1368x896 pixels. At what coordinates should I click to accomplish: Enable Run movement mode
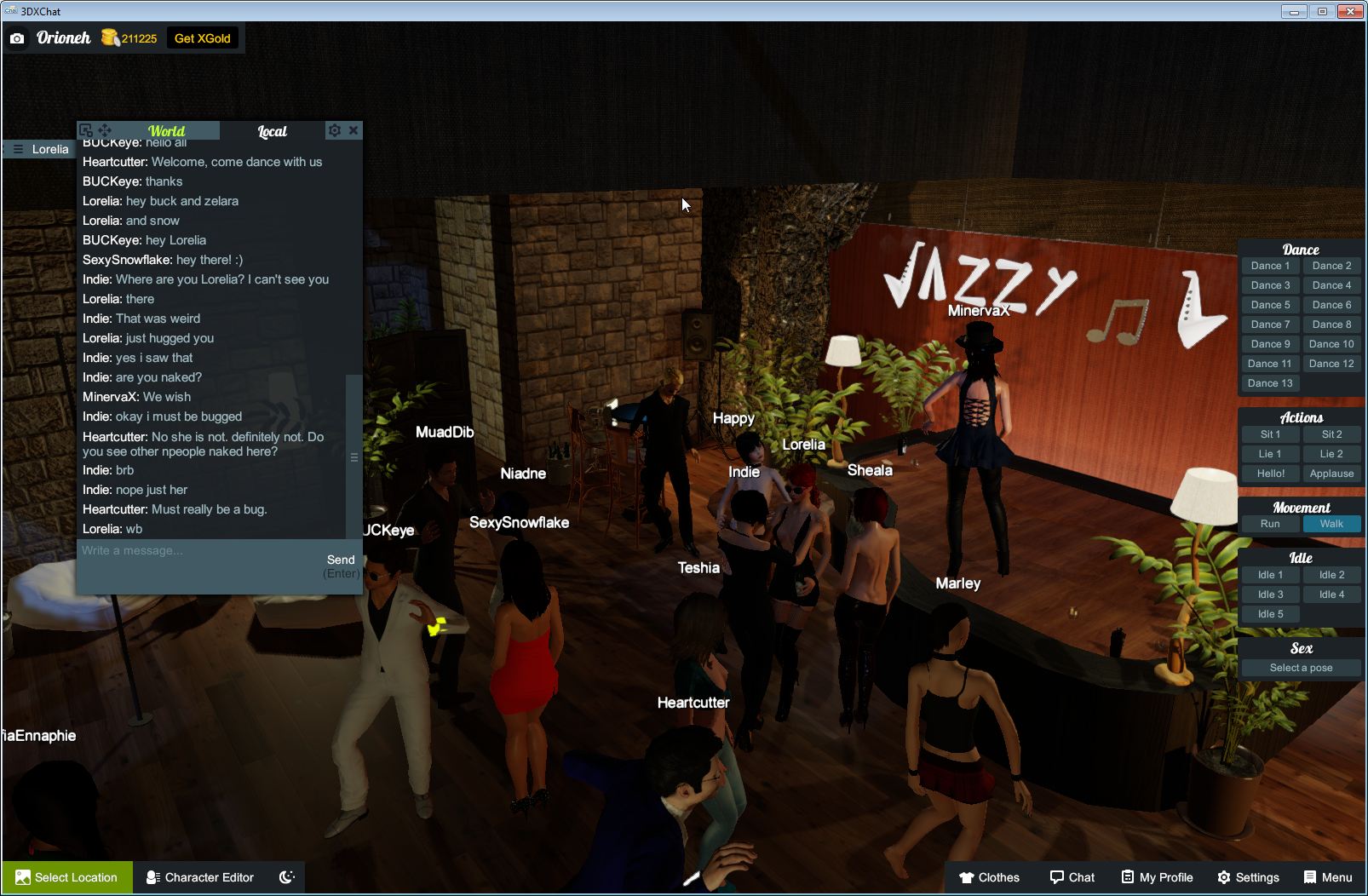click(x=1270, y=524)
